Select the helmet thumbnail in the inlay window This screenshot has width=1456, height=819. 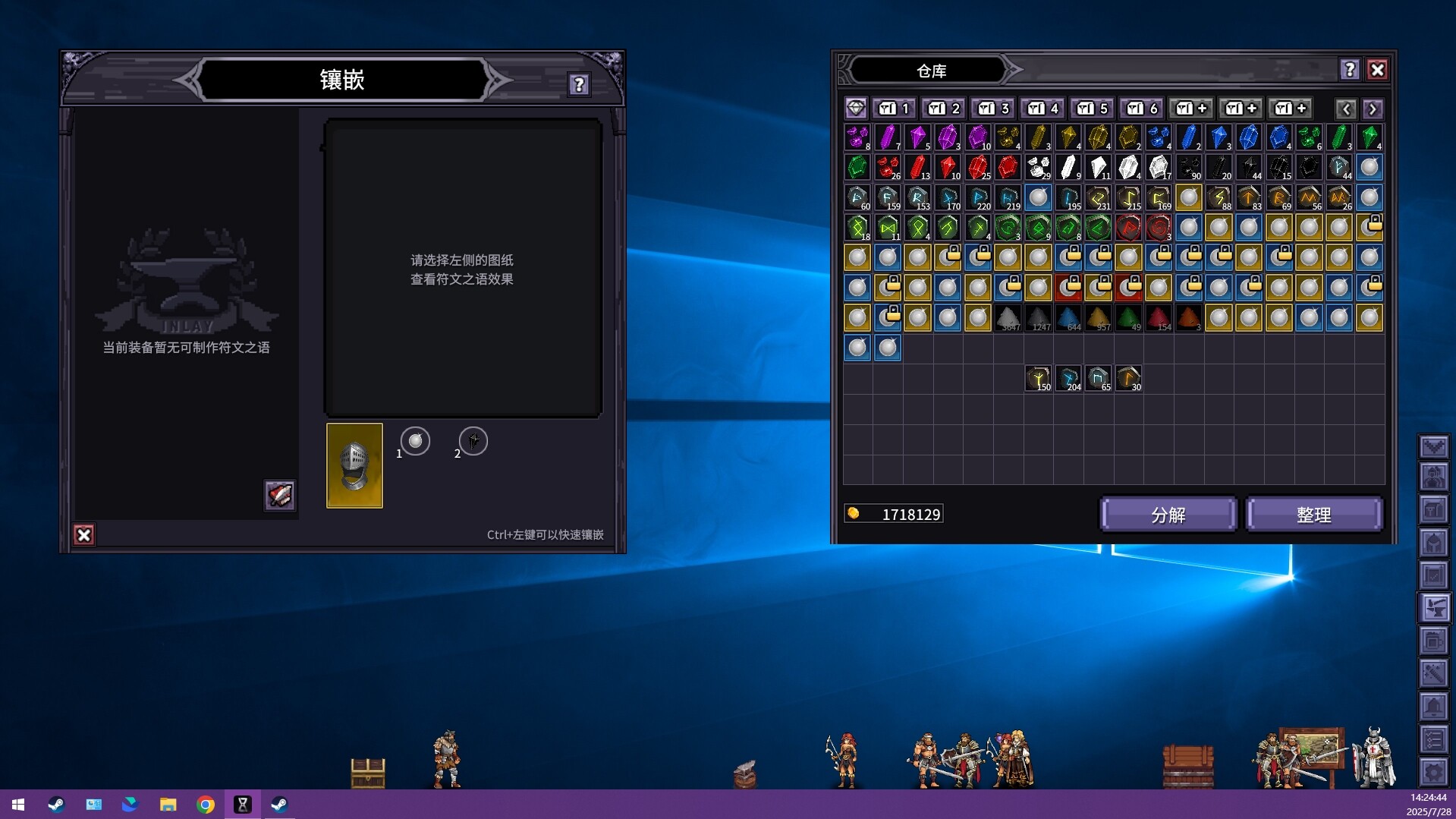[354, 466]
